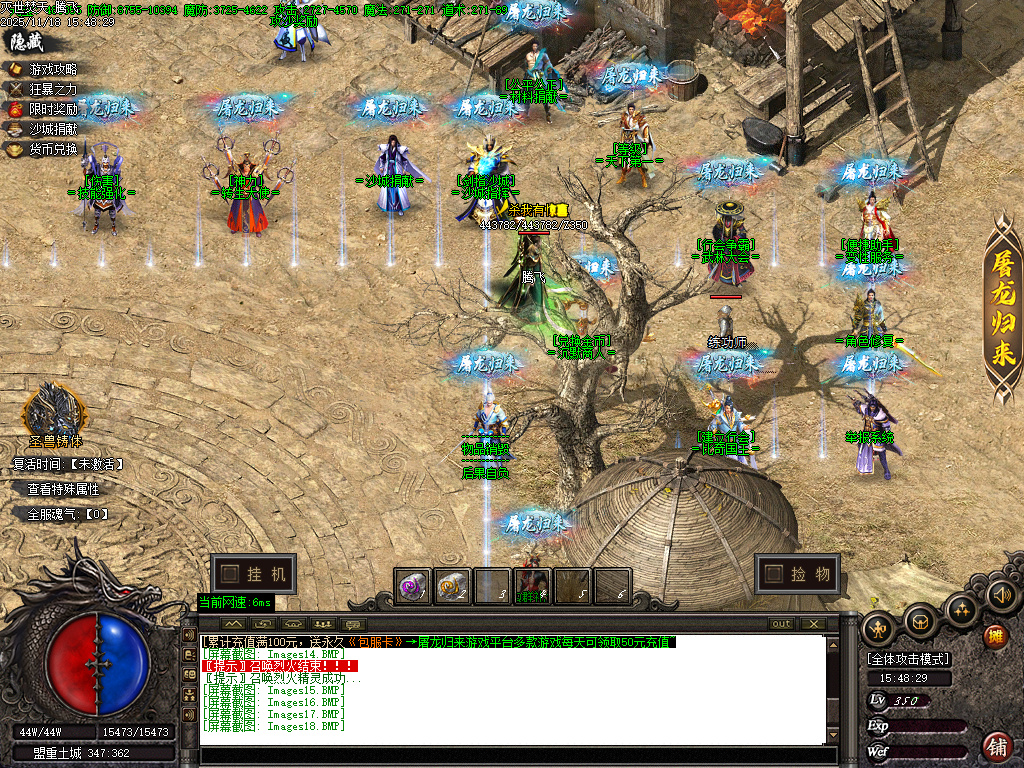Use the purple scroll in hotbar slot 1
The image size is (1024, 768).
click(411, 586)
